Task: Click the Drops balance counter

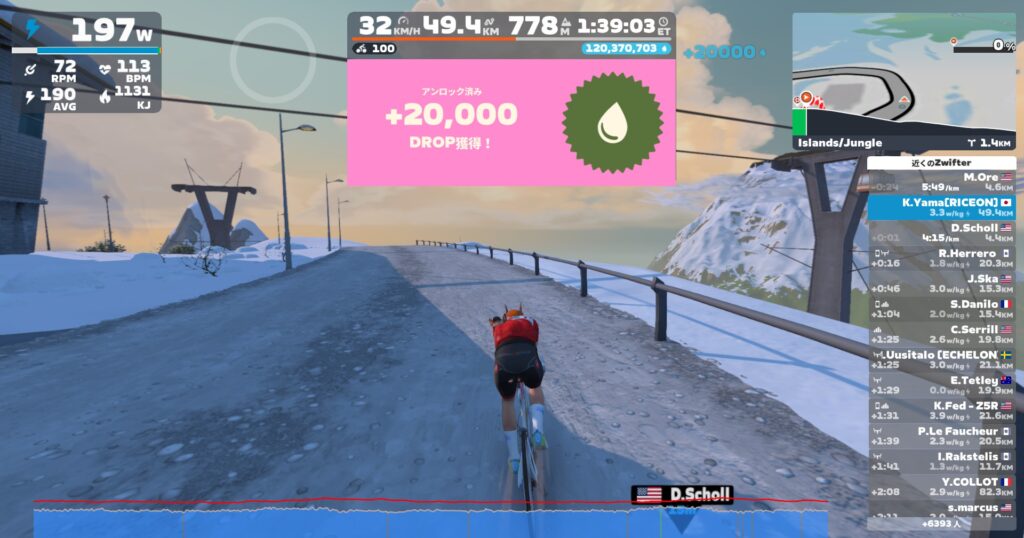Action: [626, 48]
